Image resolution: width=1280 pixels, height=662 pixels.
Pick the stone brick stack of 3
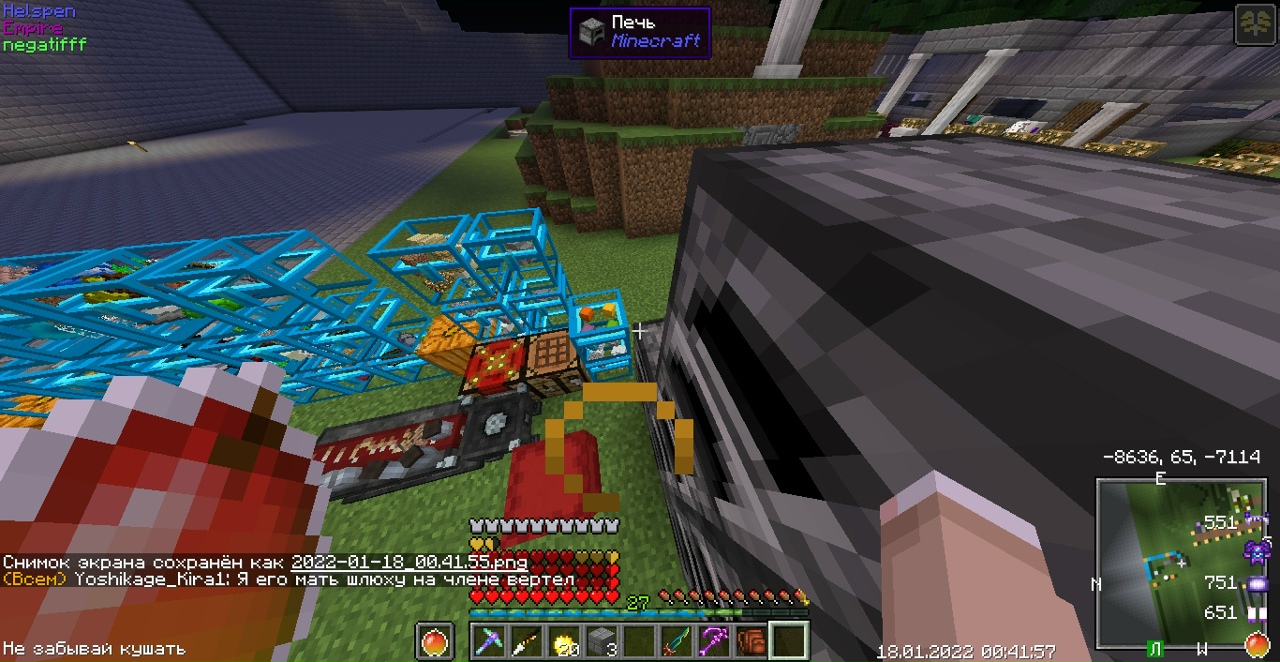[x=601, y=641]
